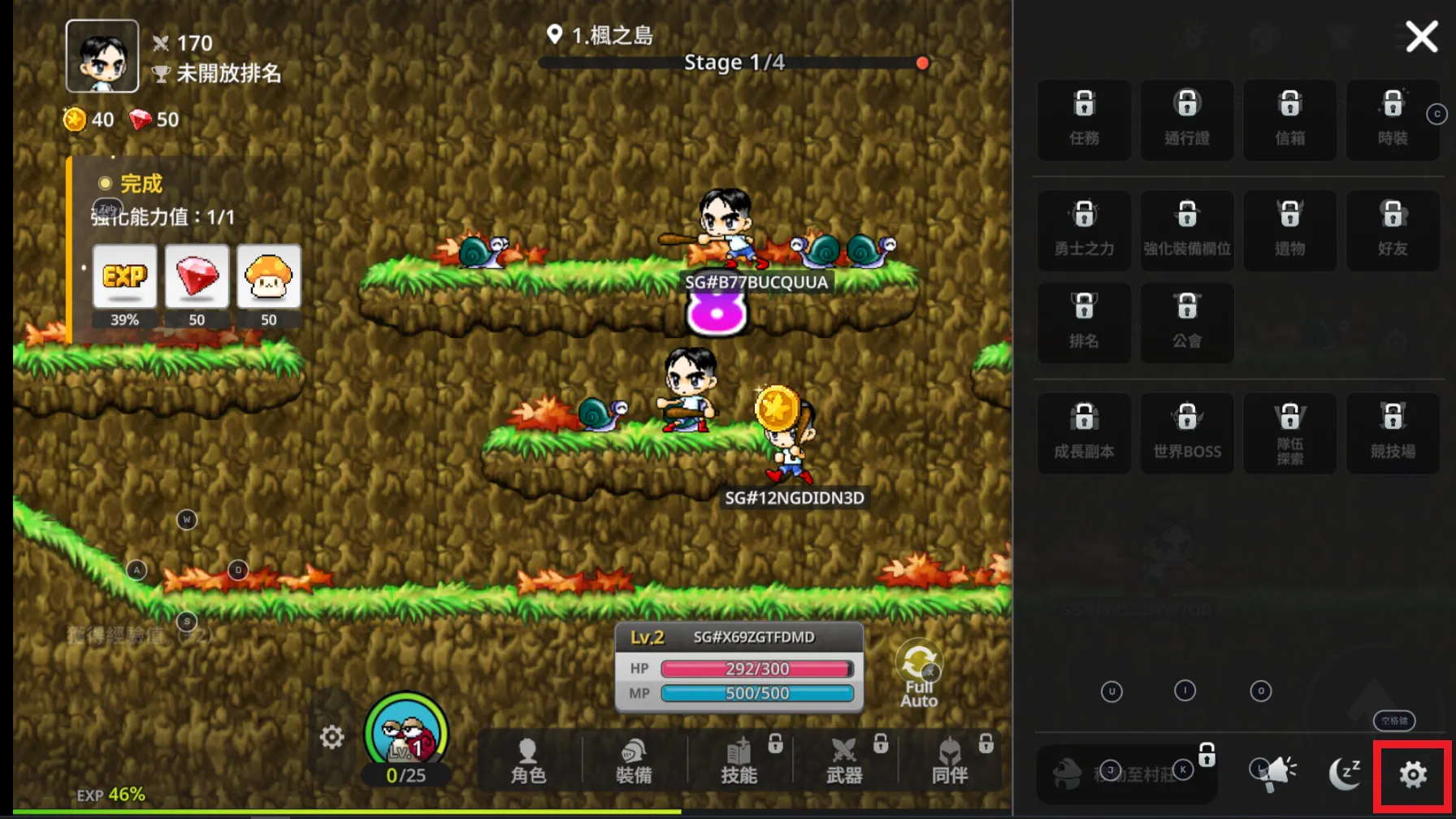Screen dimensions: 1456x819
Task: Open the 角色 character menu
Action: coord(528,761)
